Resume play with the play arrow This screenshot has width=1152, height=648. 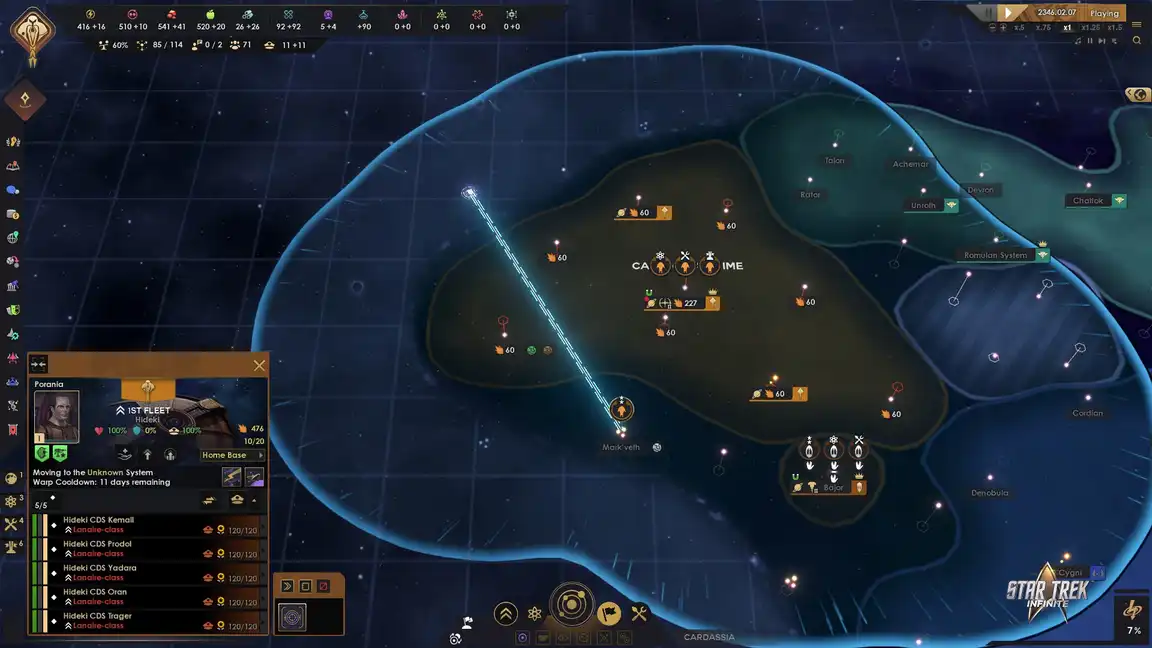1009,13
